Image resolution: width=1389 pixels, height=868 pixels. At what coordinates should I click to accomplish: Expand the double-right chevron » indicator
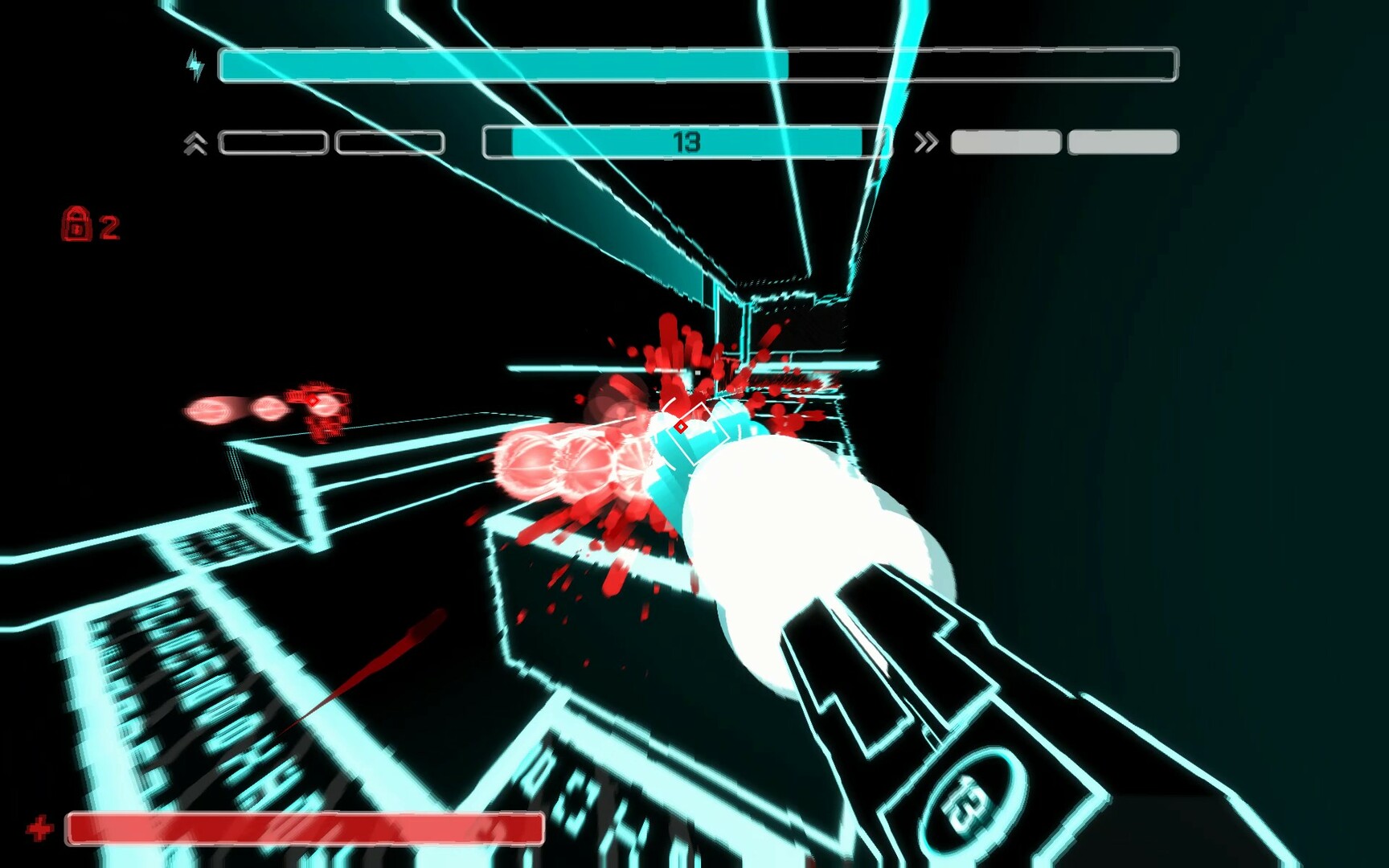[x=925, y=141]
